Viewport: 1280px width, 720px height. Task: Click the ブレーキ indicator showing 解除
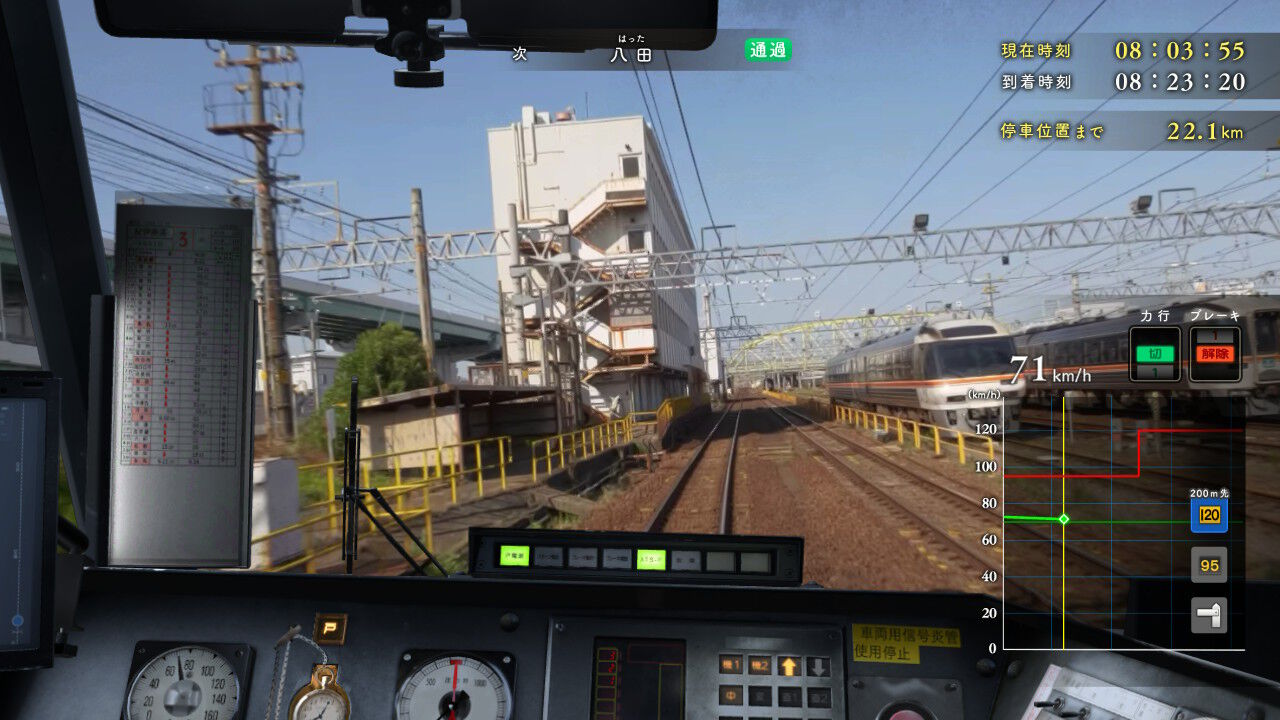tap(1216, 353)
